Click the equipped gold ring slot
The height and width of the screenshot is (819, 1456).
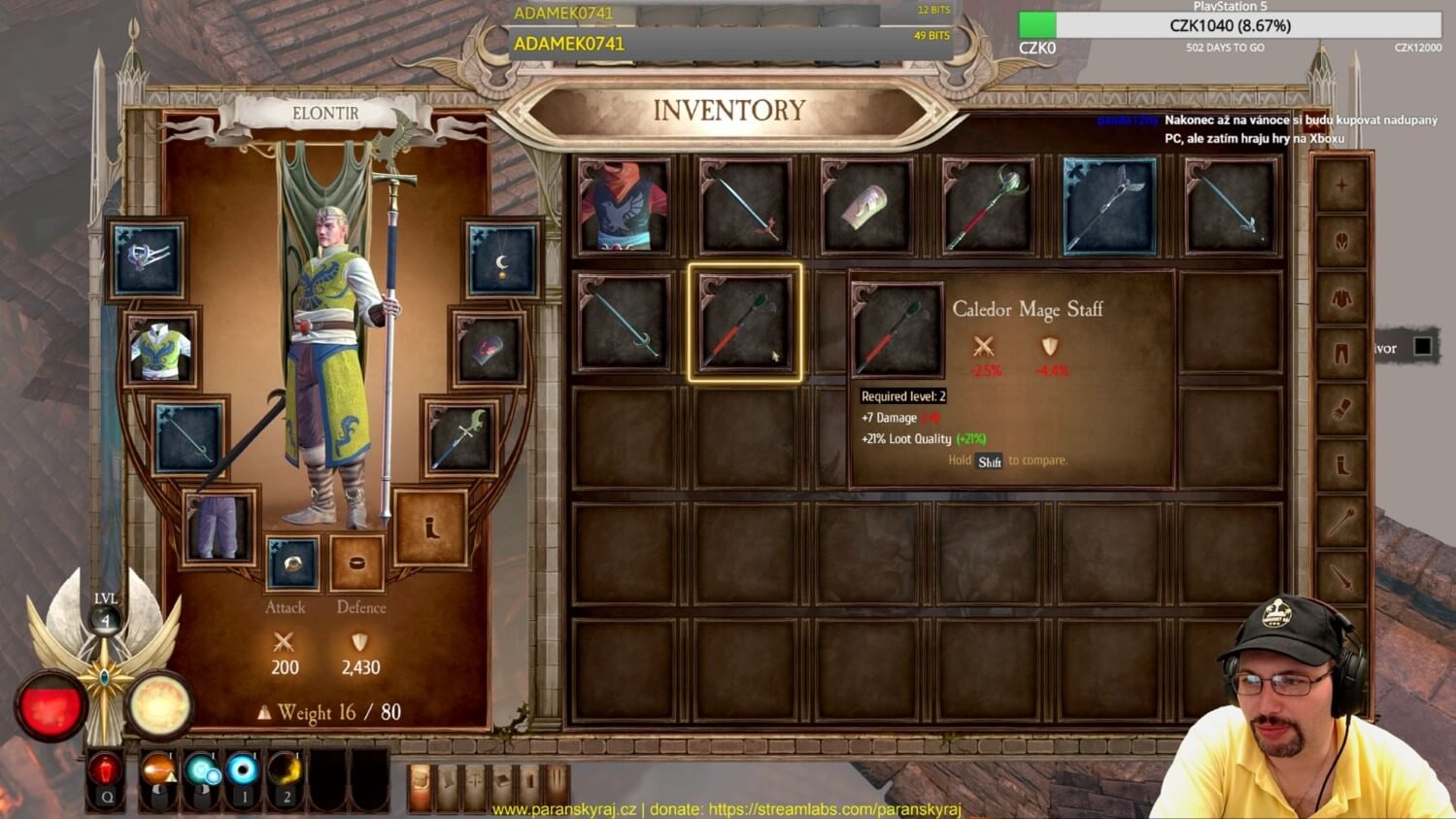coord(292,563)
